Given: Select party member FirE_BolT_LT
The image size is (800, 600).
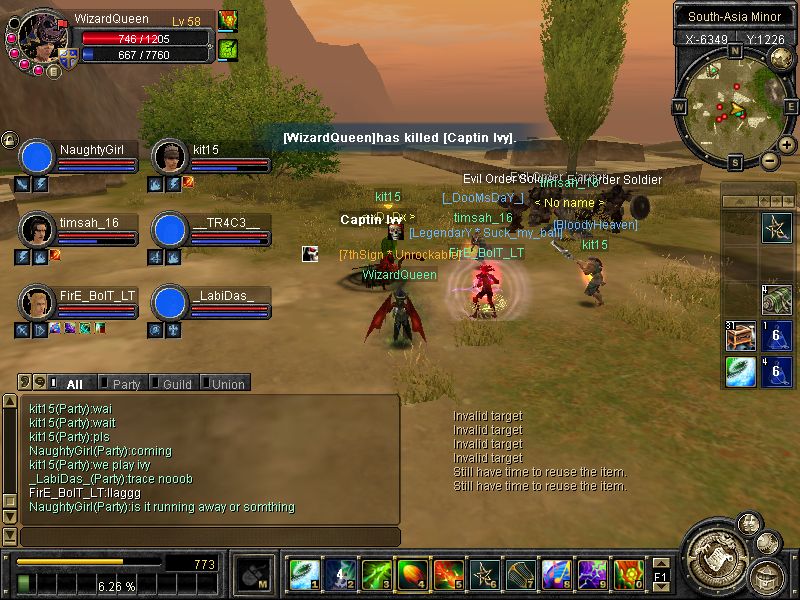Looking at the screenshot, I should 37,303.
